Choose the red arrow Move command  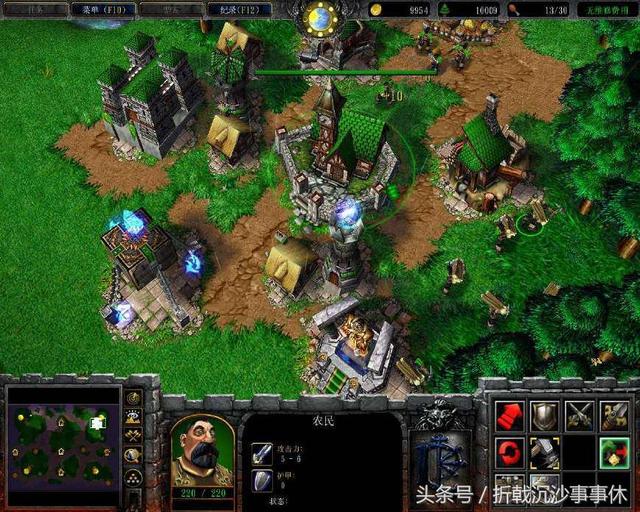tap(510, 416)
